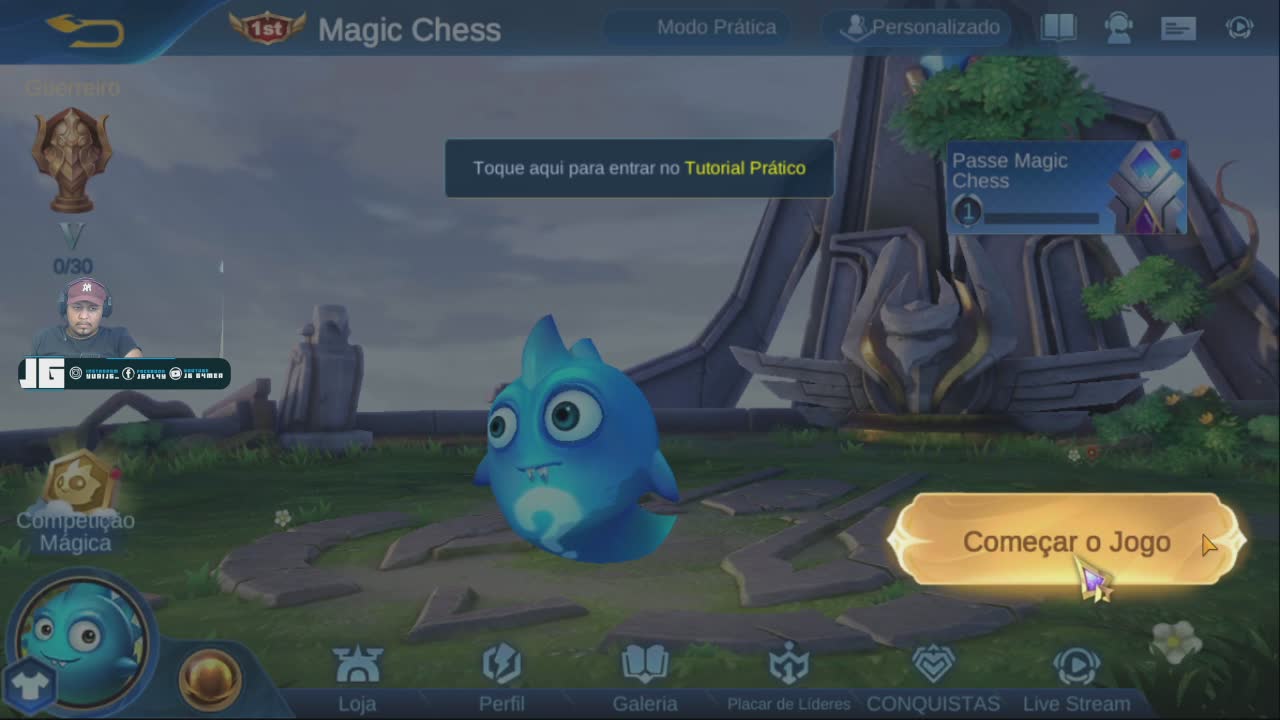The width and height of the screenshot is (1280, 720).
Task: Open the Passe Magic Chess panel
Action: [x=1066, y=187]
